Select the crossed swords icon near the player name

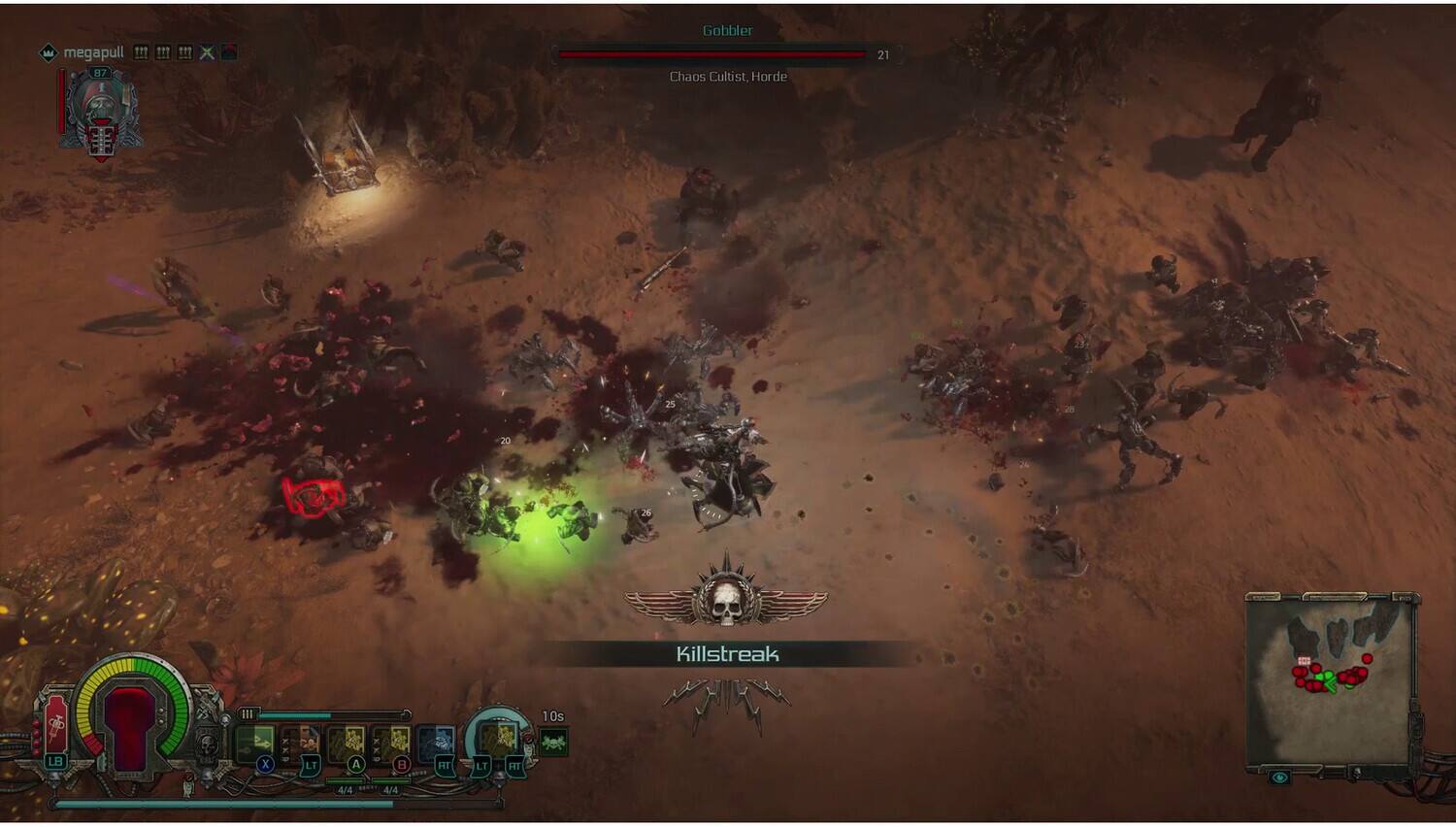click(x=207, y=53)
